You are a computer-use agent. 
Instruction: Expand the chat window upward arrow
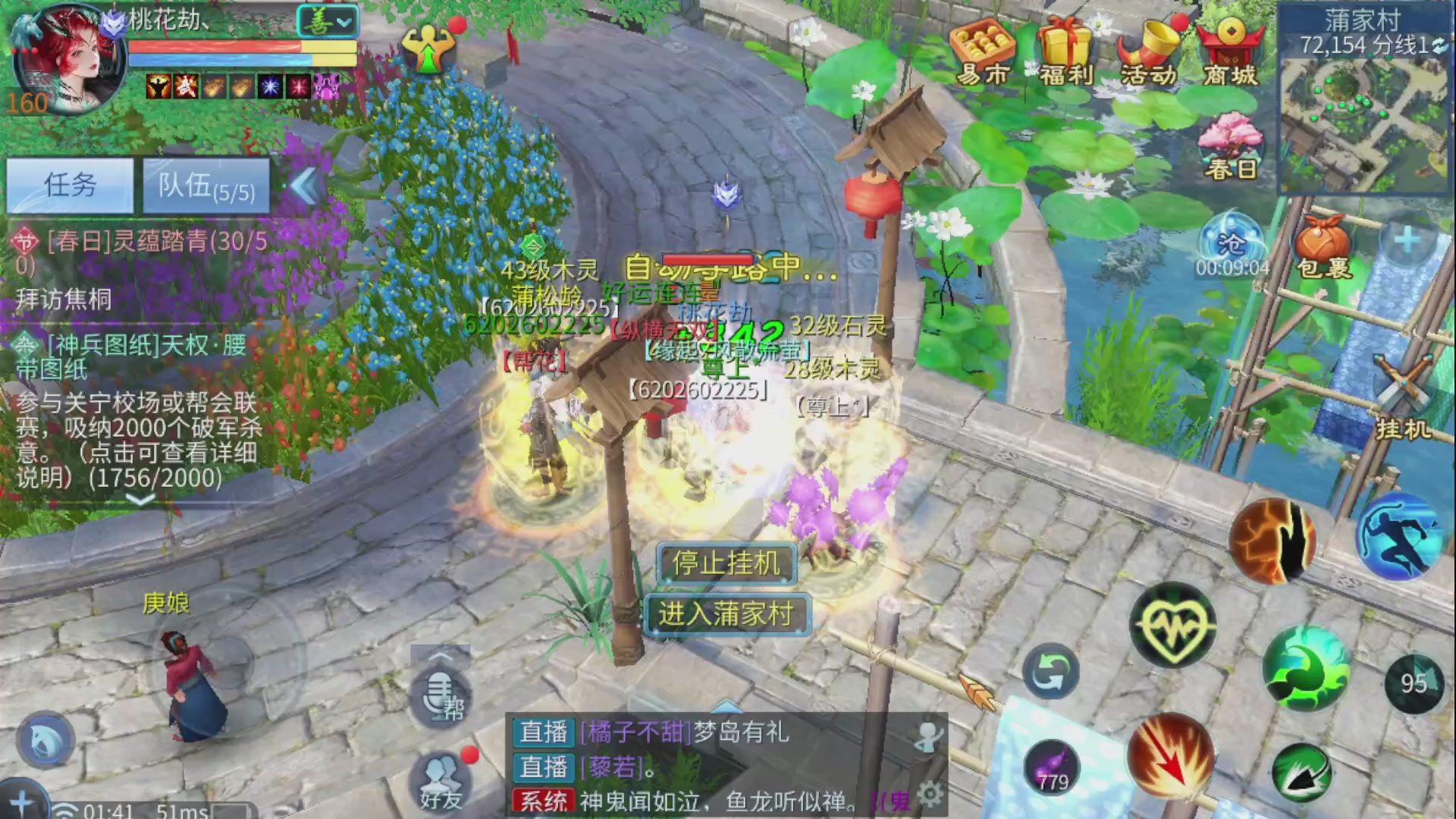728,705
